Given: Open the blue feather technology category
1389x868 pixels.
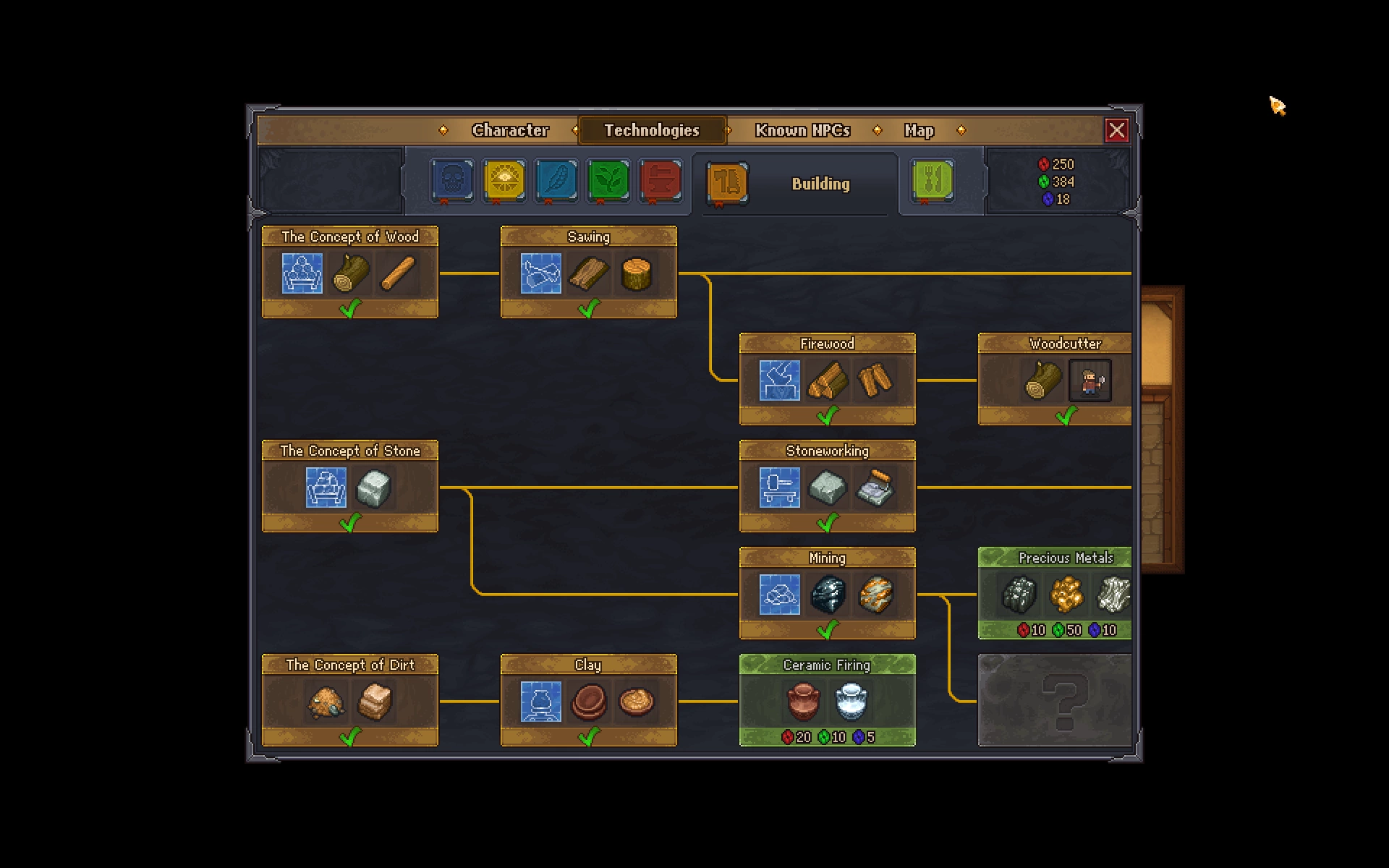Looking at the screenshot, I should click(556, 180).
